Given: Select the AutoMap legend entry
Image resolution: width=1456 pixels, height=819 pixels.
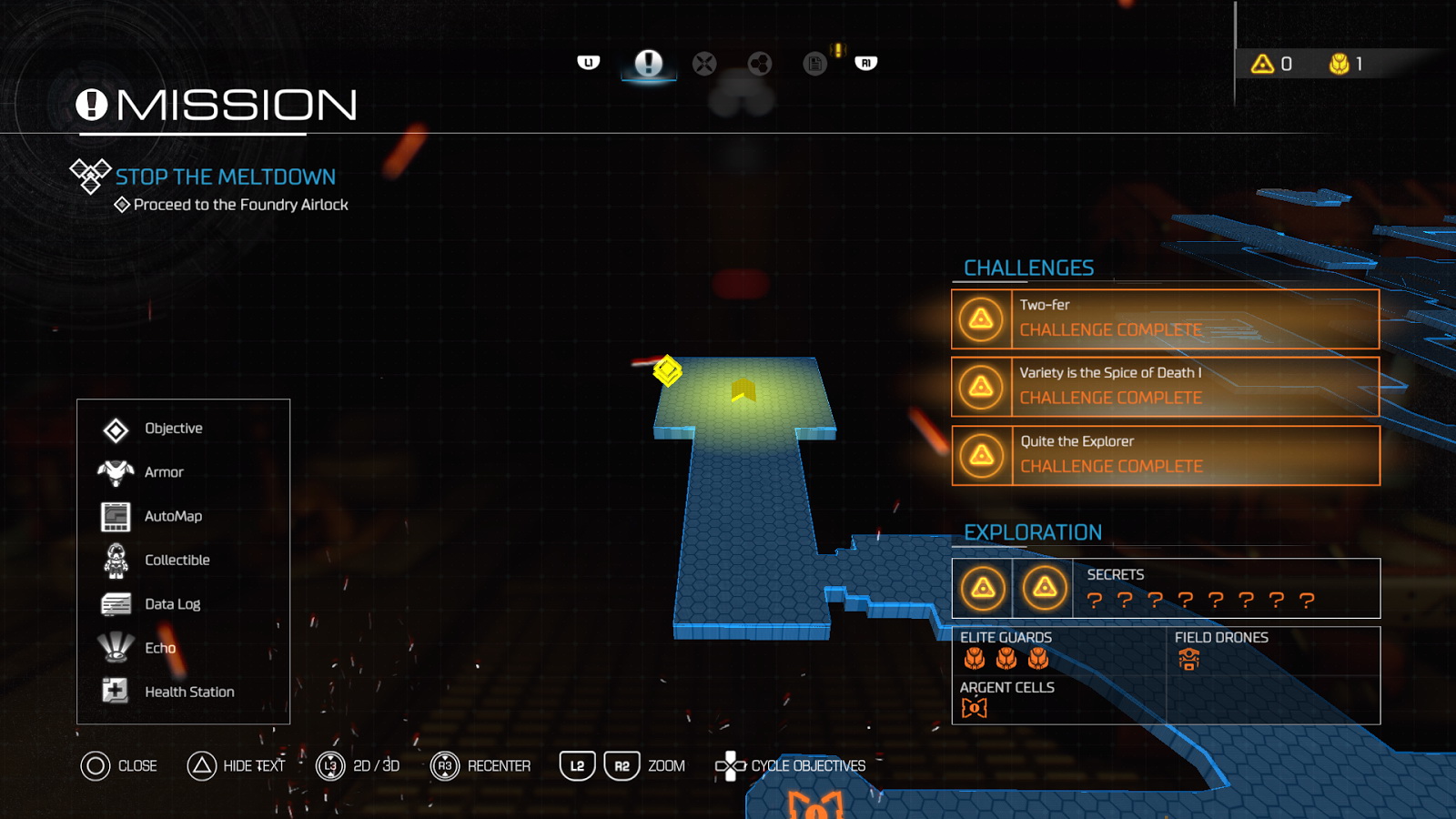Looking at the screenshot, I should [x=173, y=516].
